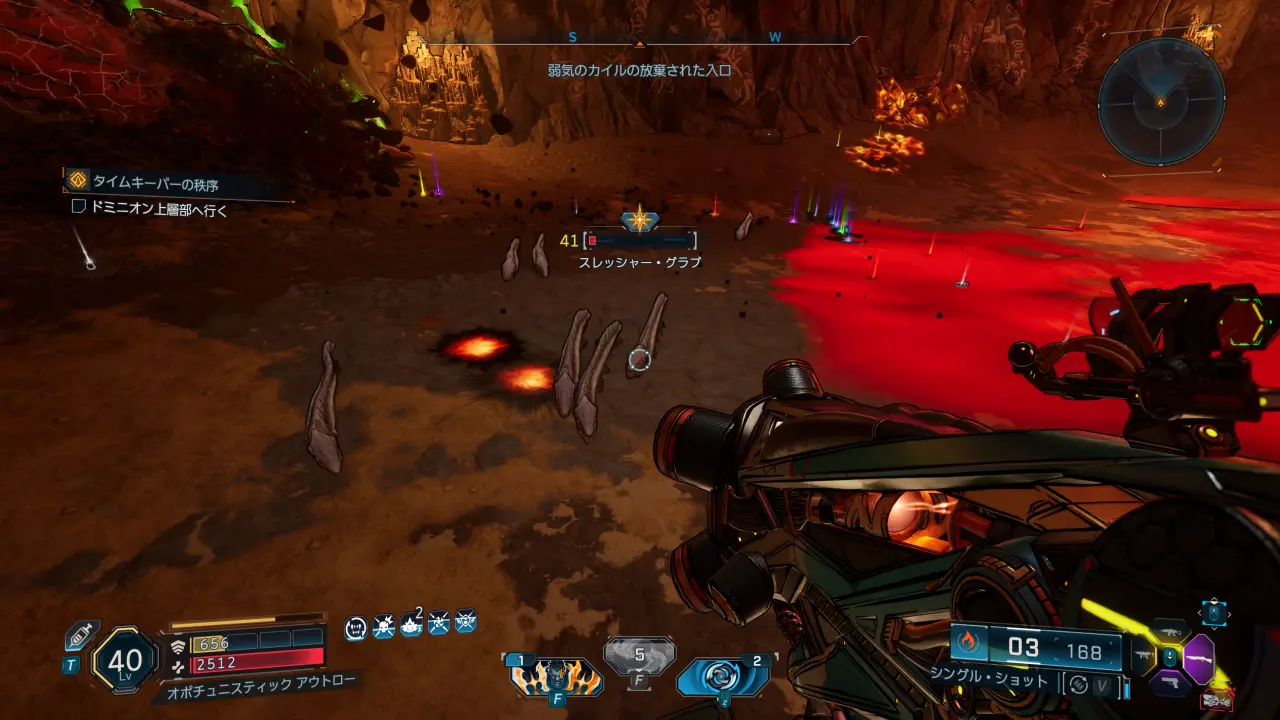
Task: Trigger the blue swirl ability icon
Action: [723, 677]
